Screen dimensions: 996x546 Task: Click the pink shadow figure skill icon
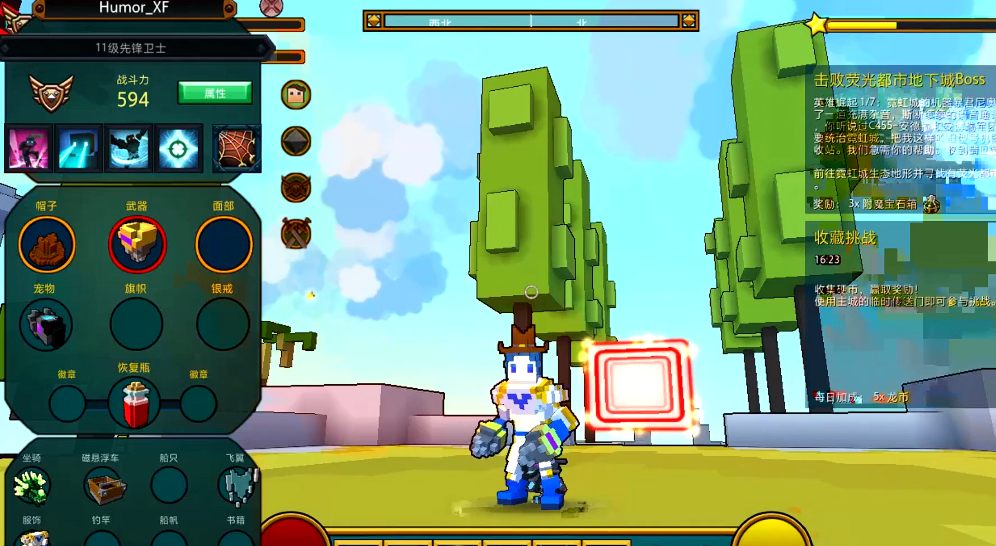(x=29, y=148)
